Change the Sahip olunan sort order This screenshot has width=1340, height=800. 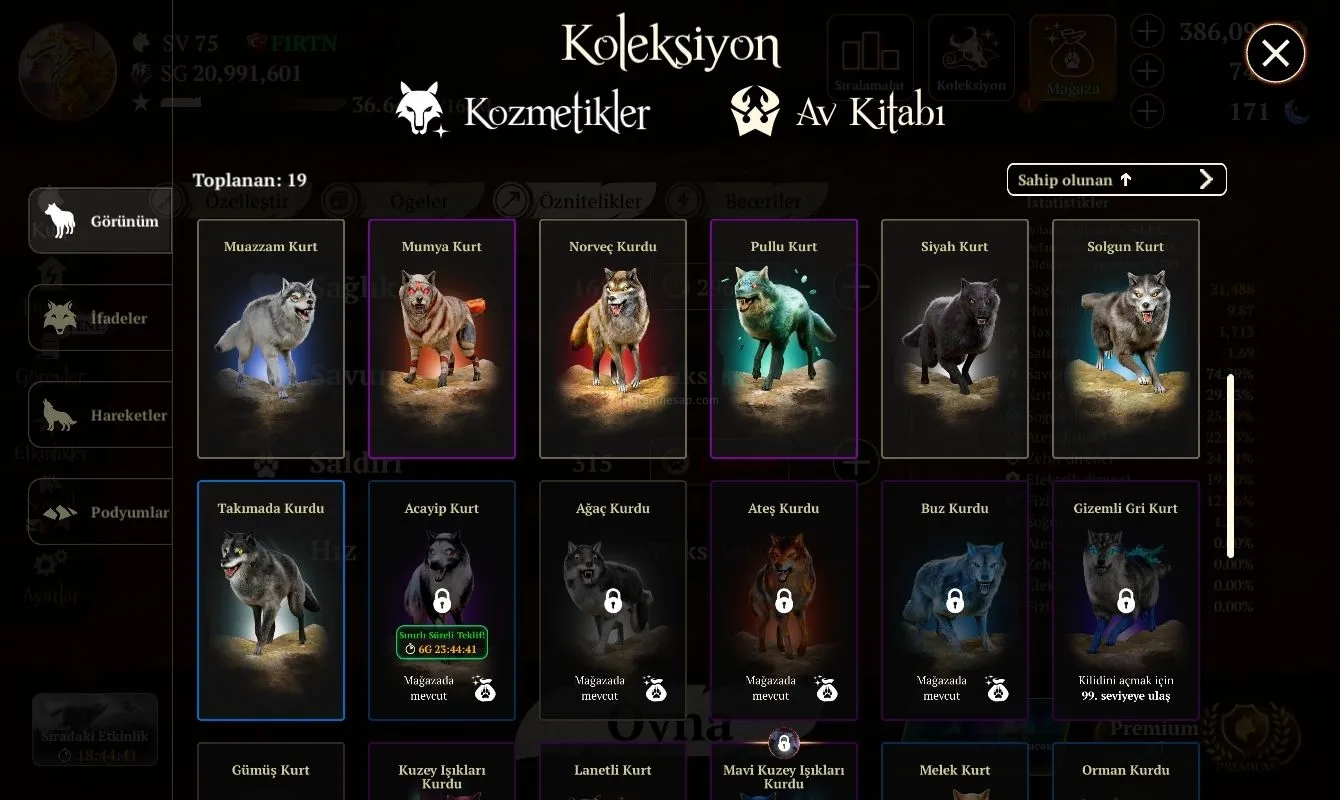click(x=1116, y=180)
